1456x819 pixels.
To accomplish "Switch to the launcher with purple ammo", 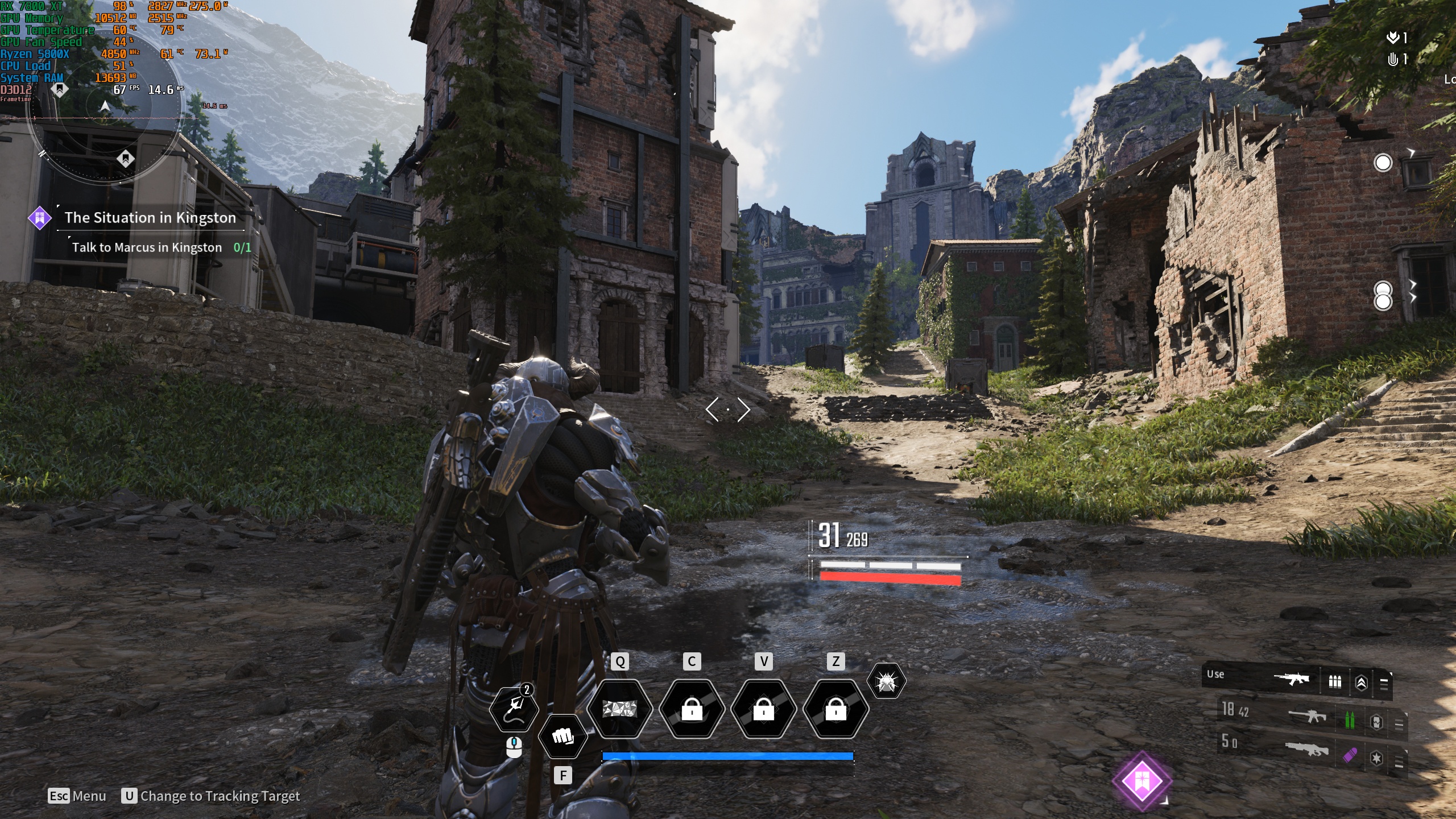I will click(1307, 750).
